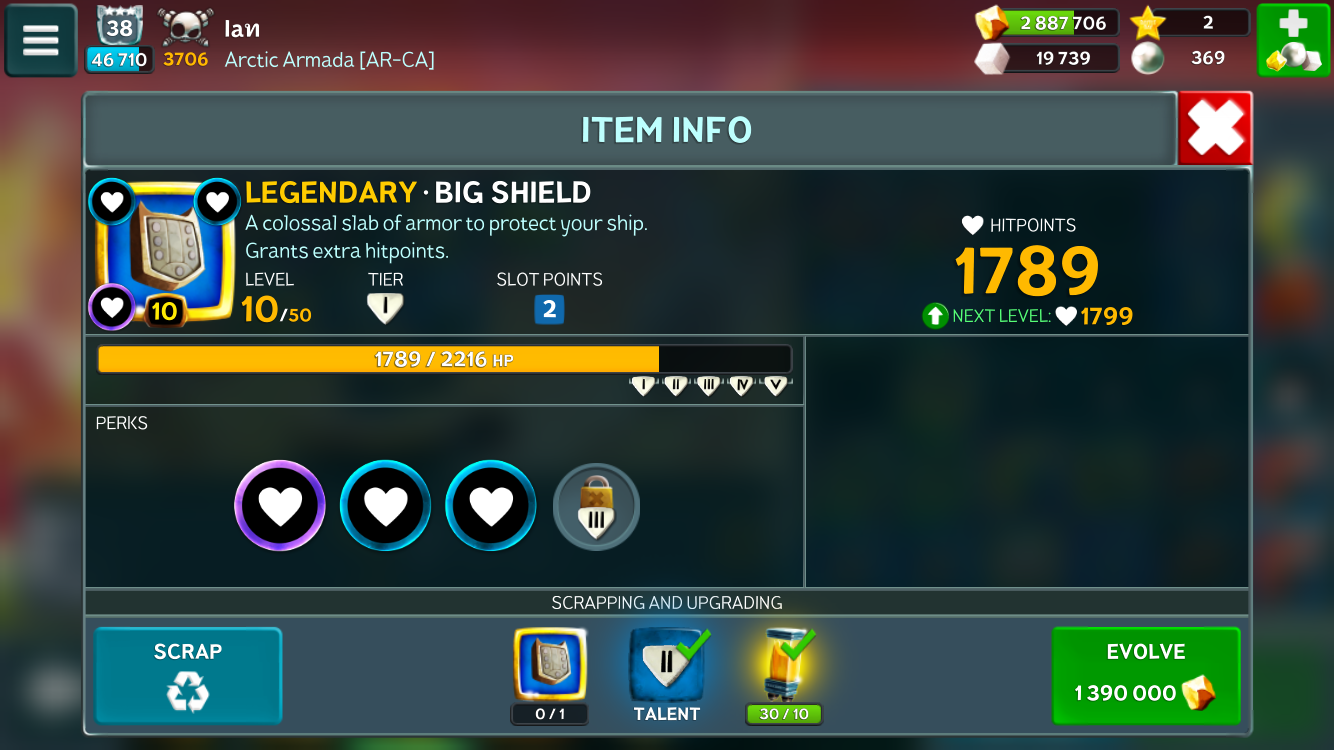
Task: Tap the Talent tier II requirement icon
Action: click(666, 664)
